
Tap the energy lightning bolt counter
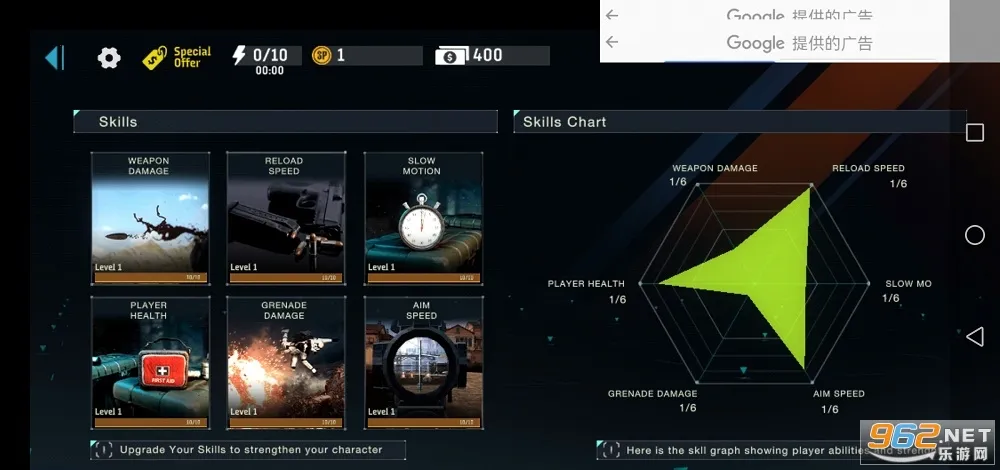point(266,56)
